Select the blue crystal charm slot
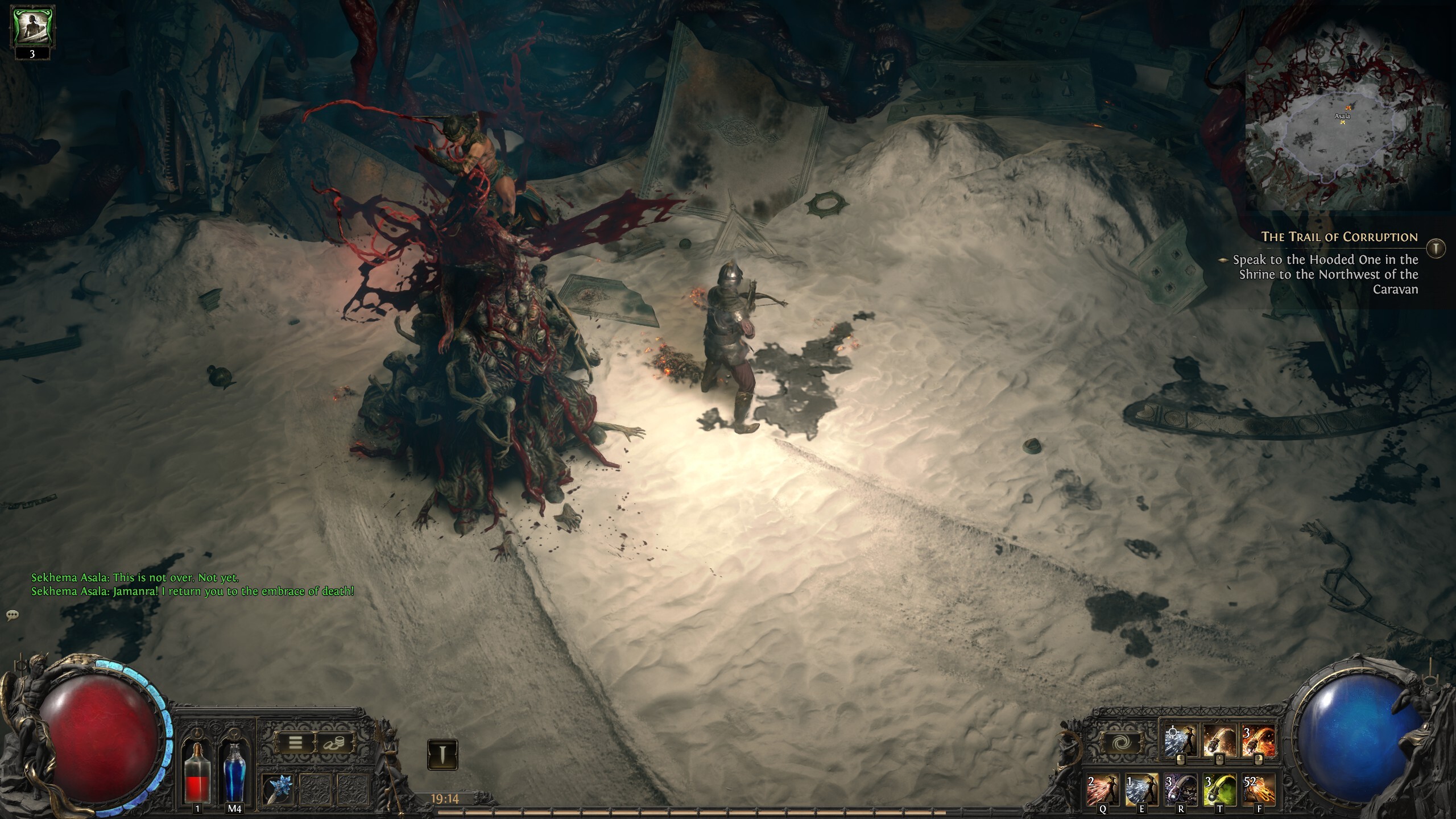The image size is (1456, 819). click(278, 789)
